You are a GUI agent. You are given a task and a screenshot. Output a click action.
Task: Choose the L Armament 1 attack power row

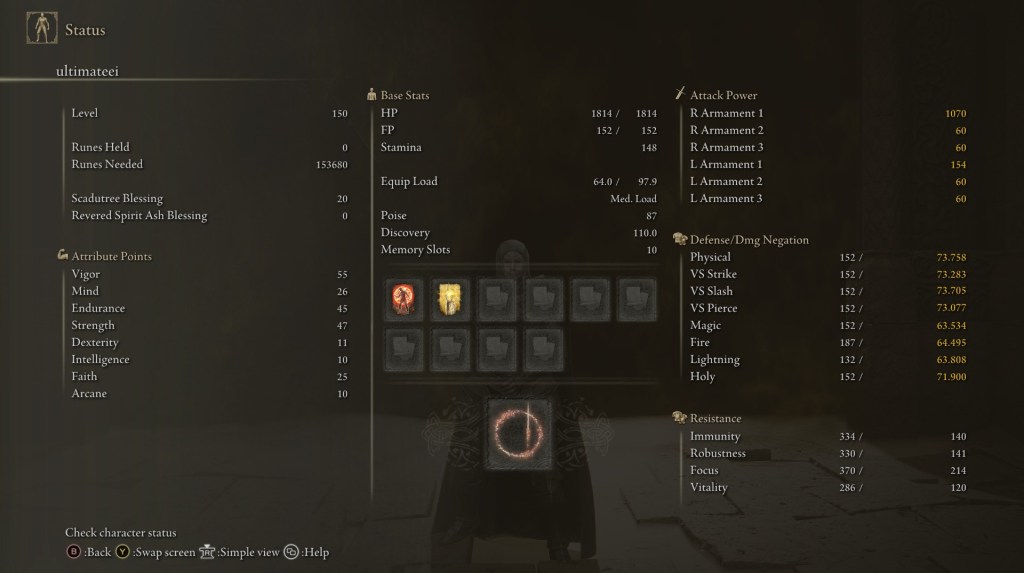click(828, 164)
